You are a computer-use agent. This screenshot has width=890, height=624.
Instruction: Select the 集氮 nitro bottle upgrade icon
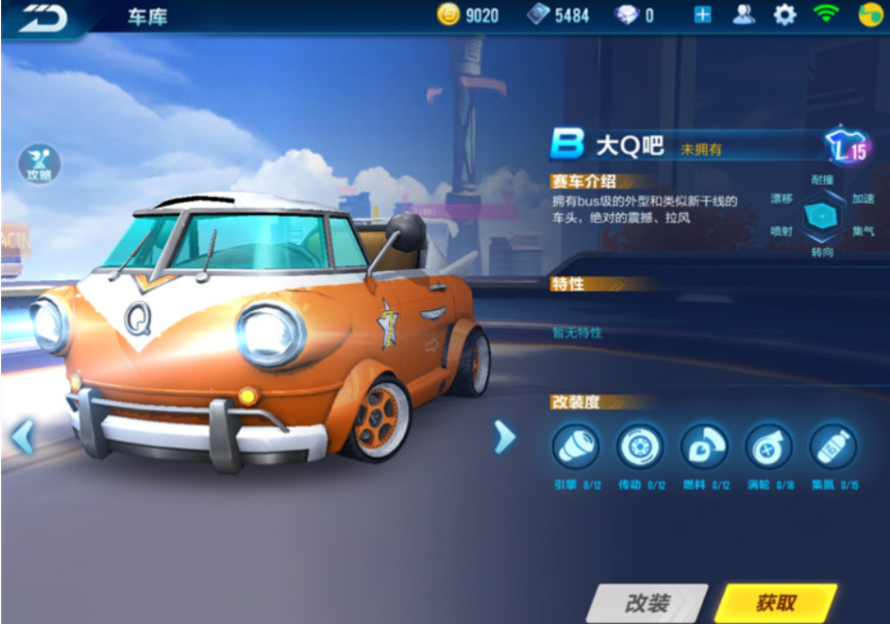(833, 446)
